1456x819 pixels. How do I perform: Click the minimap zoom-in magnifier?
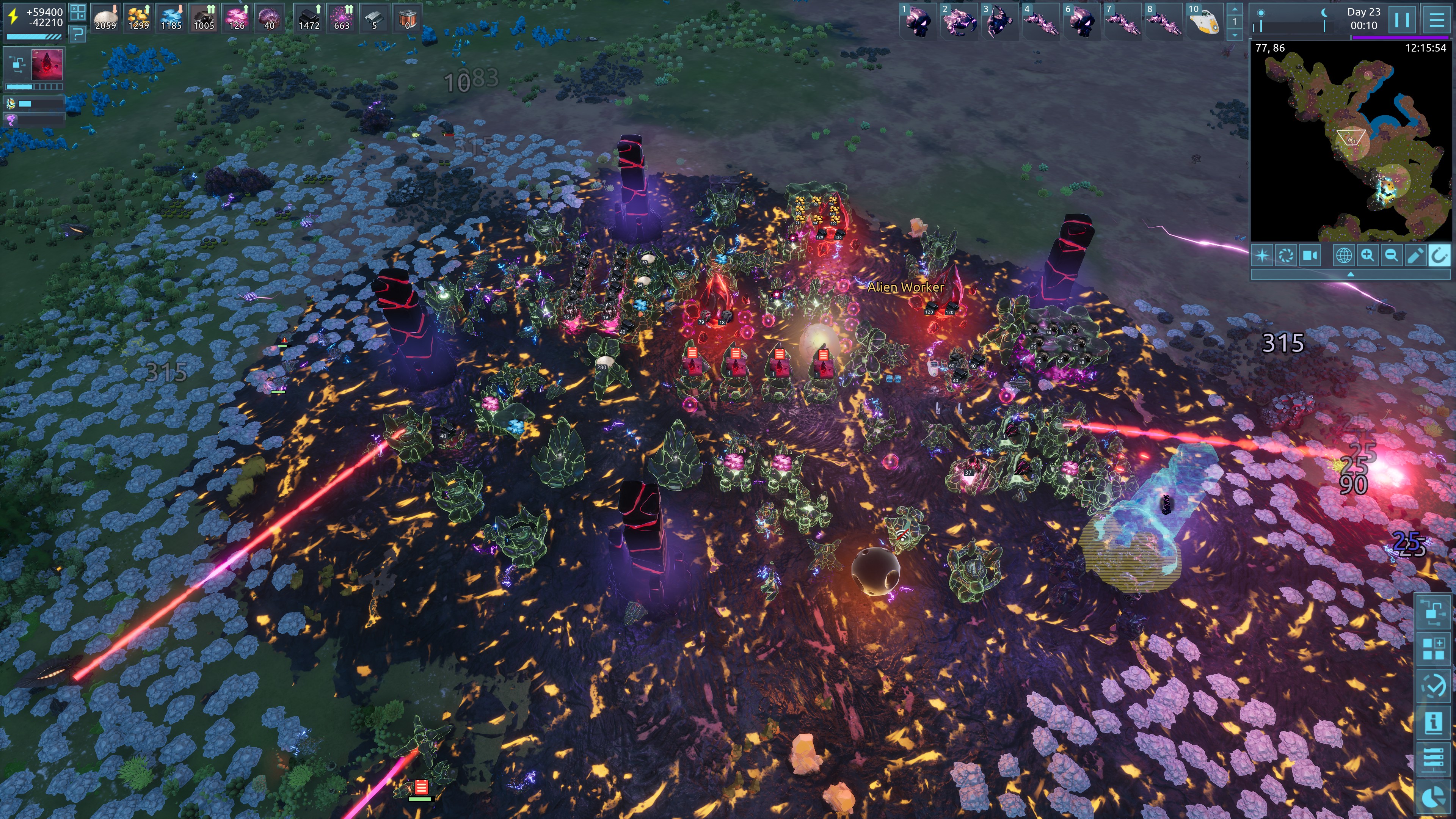point(1367,256)
